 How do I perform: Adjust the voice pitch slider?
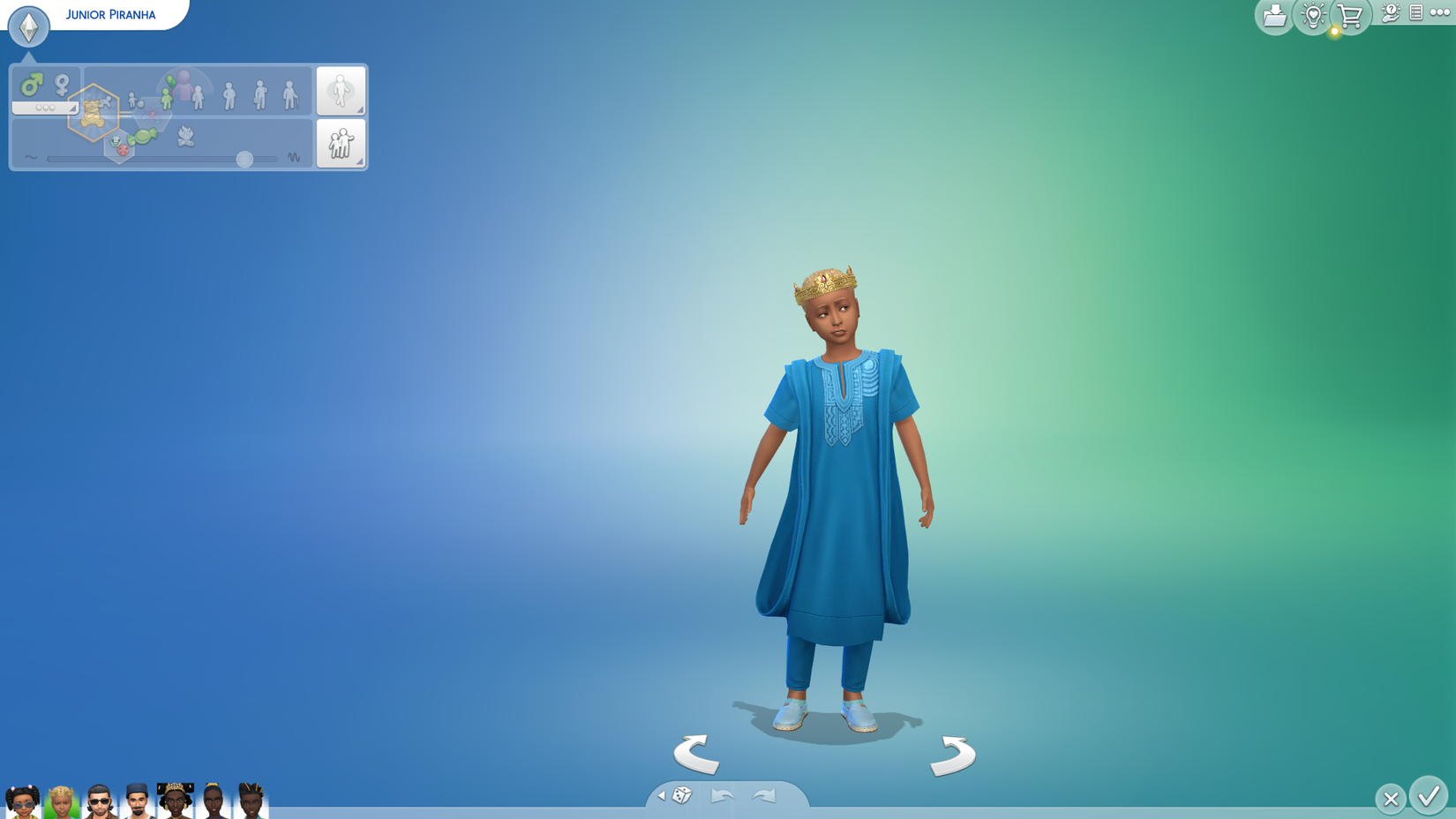244,157
